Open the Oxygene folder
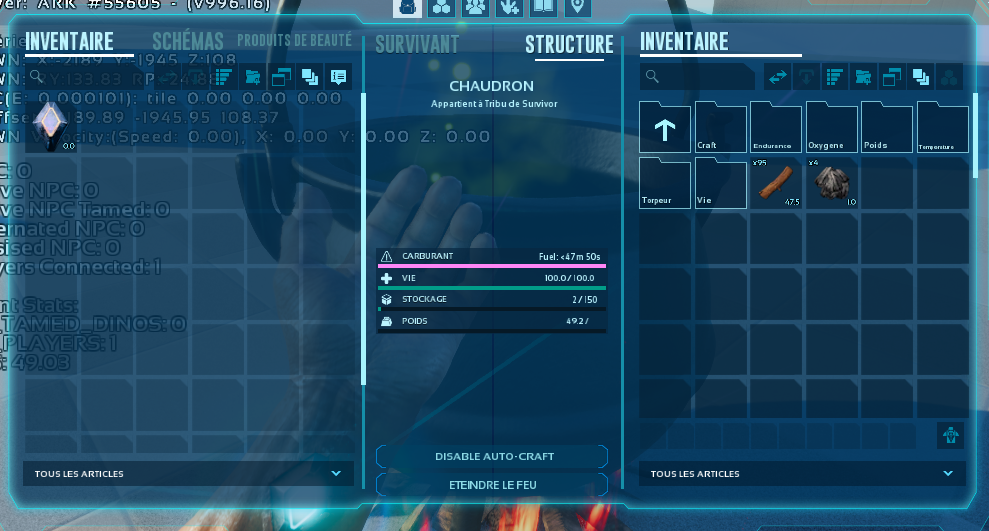The image size is (989, 531). [x=832, y=127]
